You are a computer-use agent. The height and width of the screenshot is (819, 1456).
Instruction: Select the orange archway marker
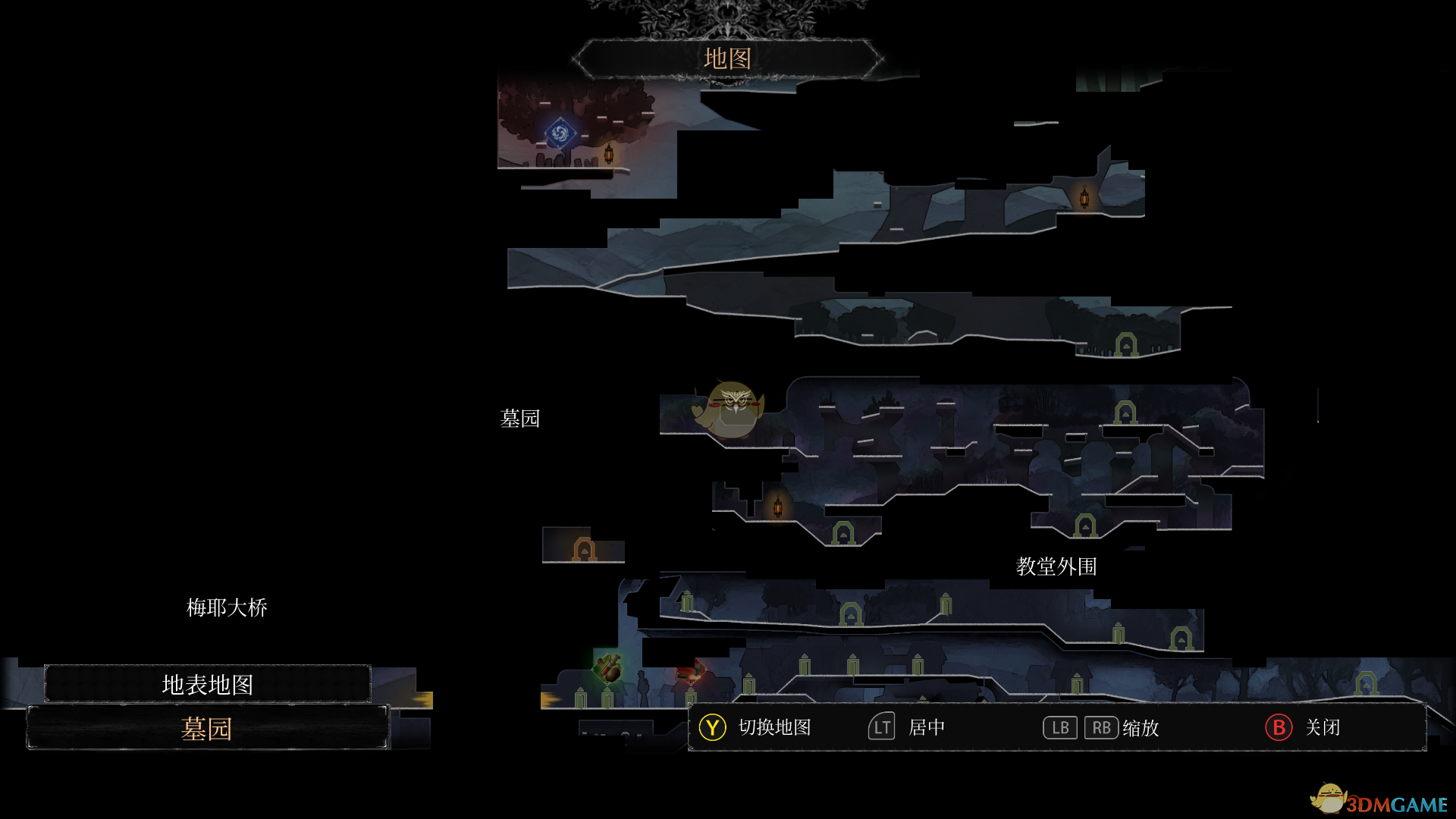pos(584,548)
